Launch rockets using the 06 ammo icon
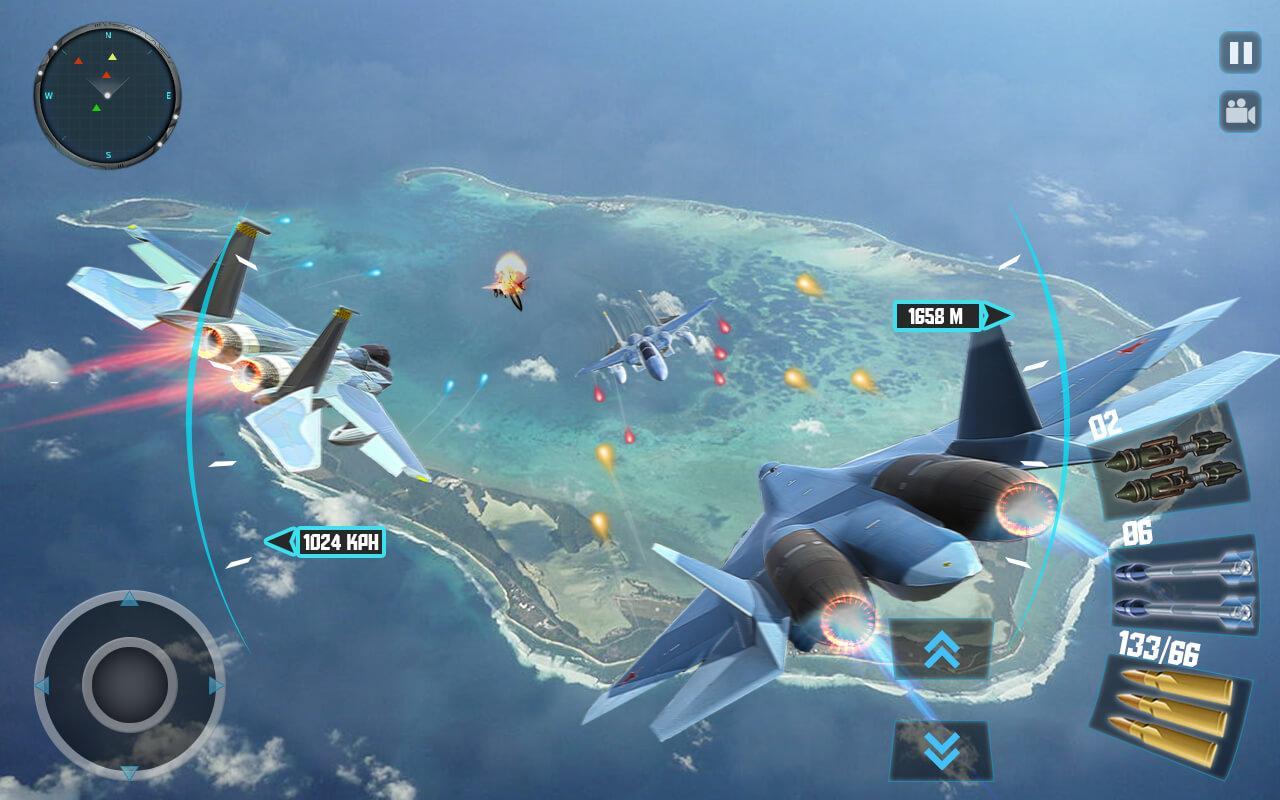This screenshot has width=1280, height=800. [1183, 588]
